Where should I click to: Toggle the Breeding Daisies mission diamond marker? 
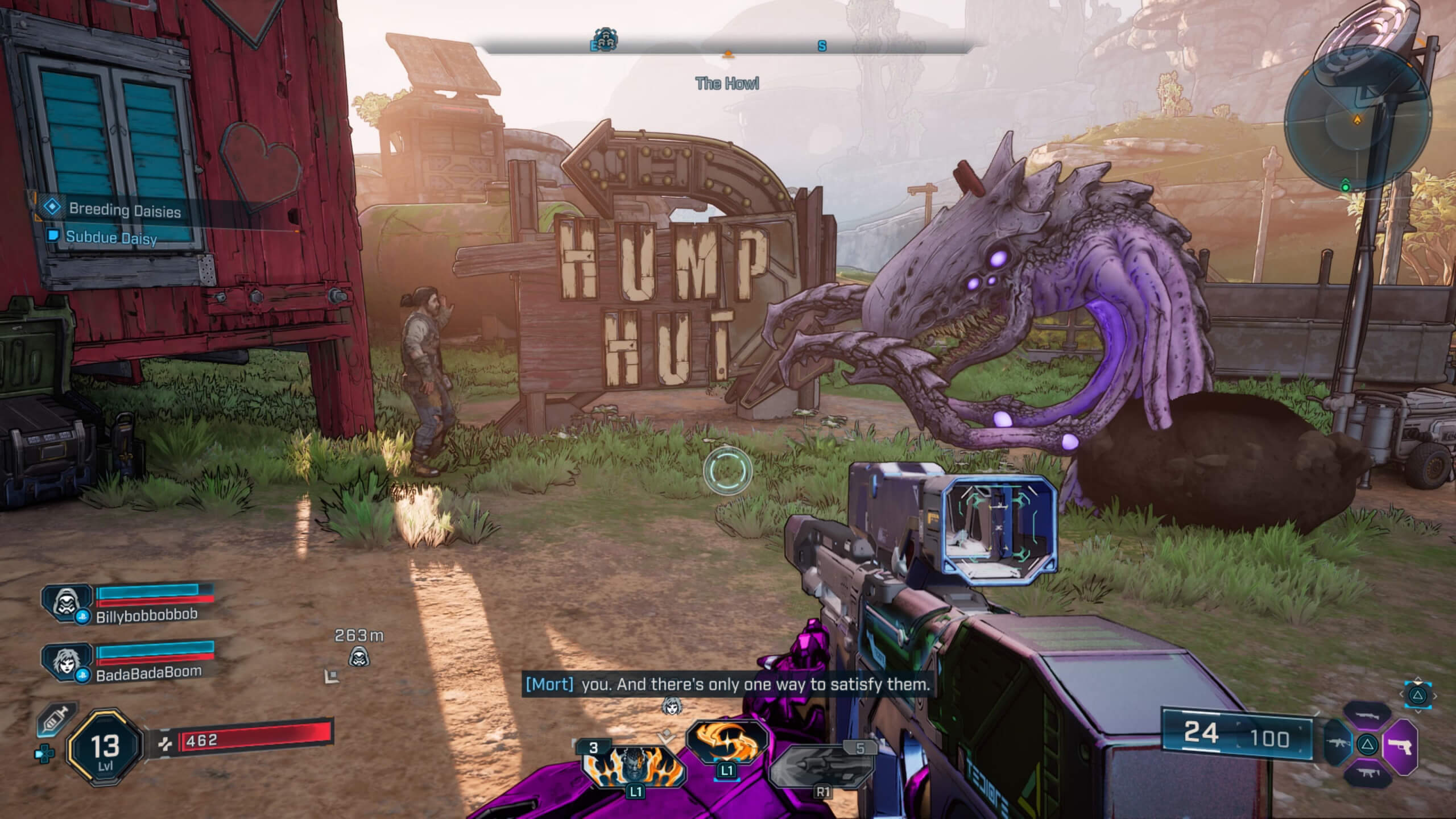pyautogui.click(x=53, y=208)
